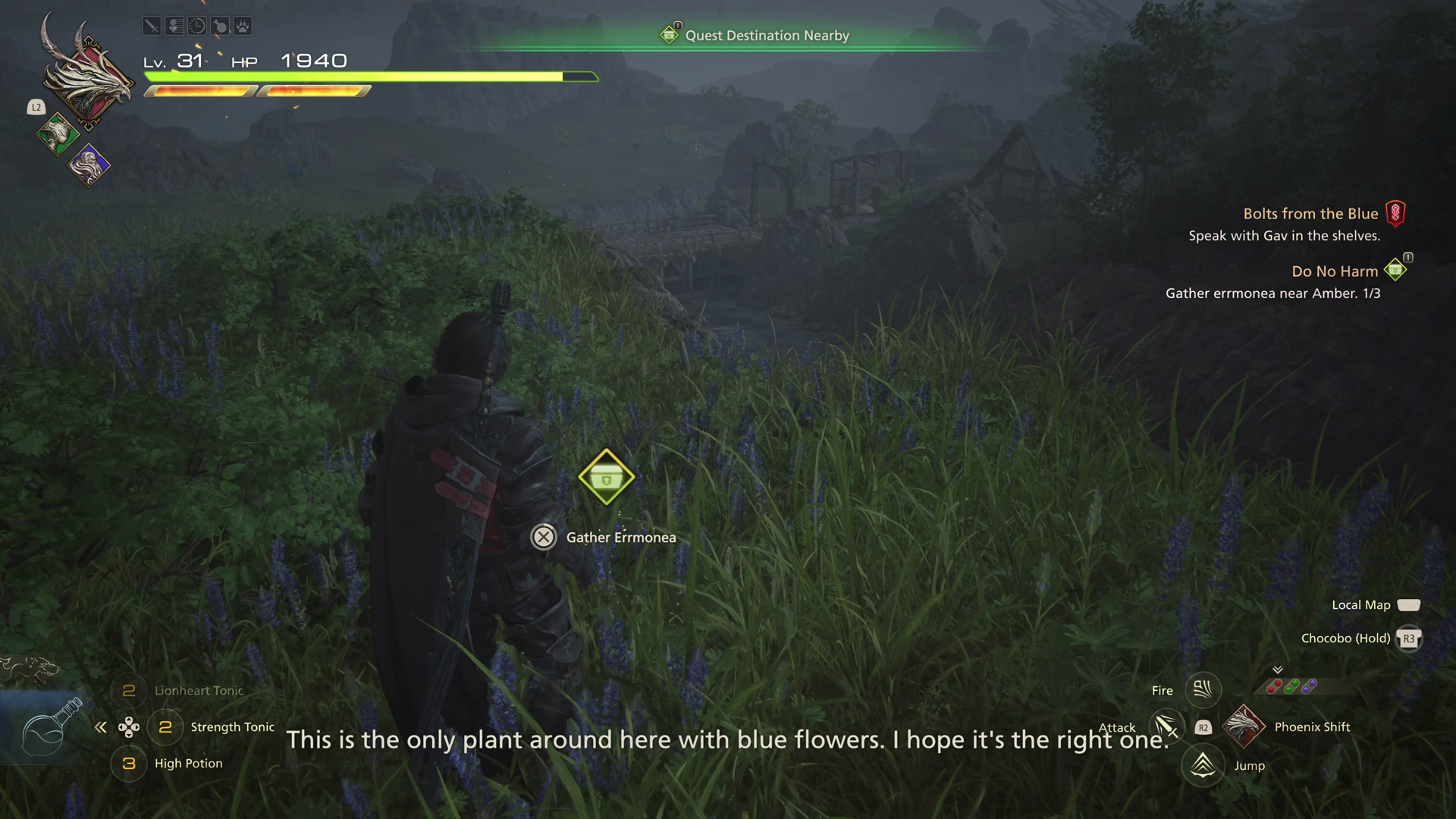Screen dimensions: 1456x819
Task: Open the Bolts from the Blue quest
Action: tap(1310, 214)
